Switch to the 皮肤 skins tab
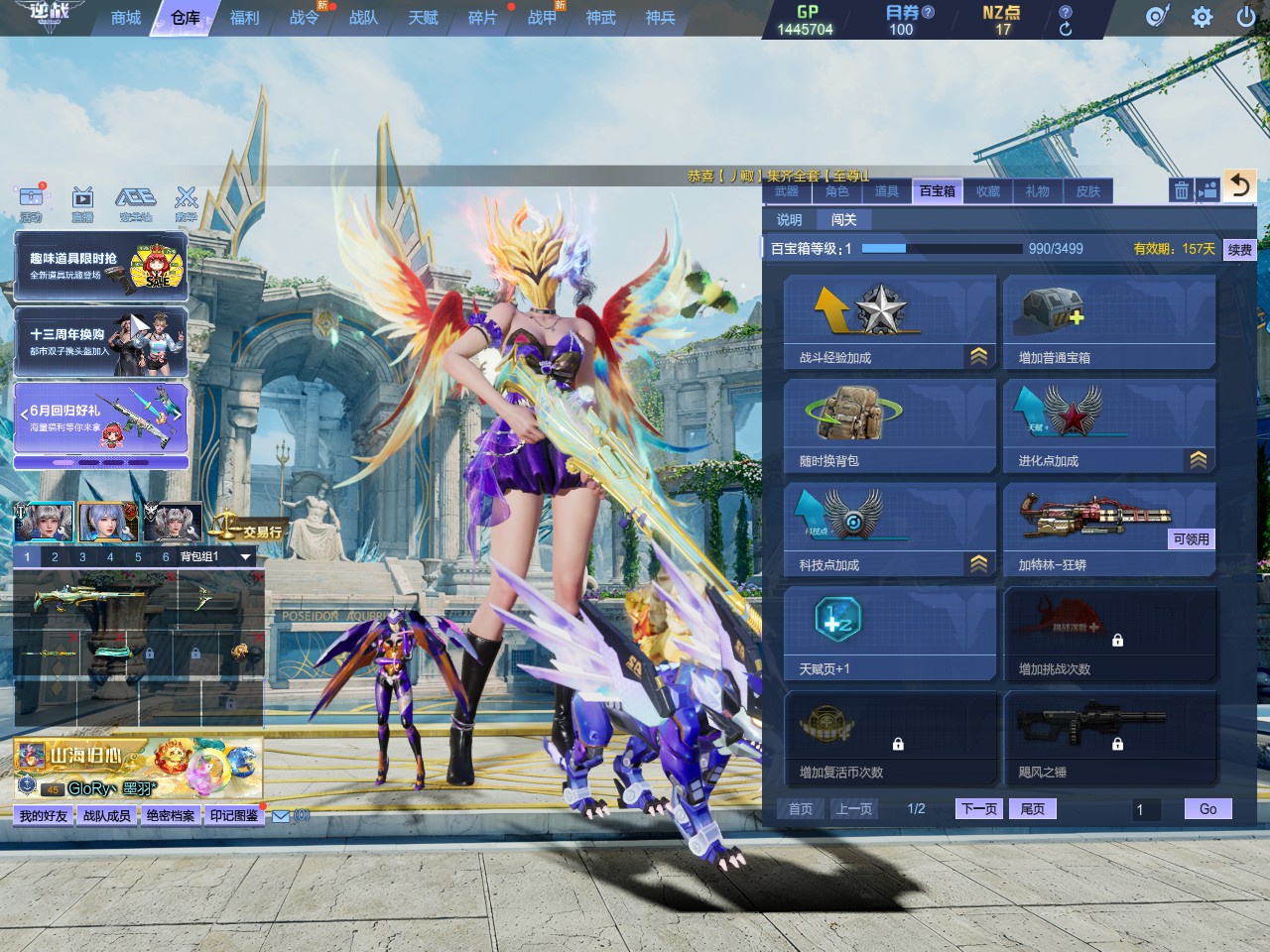1270x952 pixels. pyautogui.click(x=1088, y=191)
